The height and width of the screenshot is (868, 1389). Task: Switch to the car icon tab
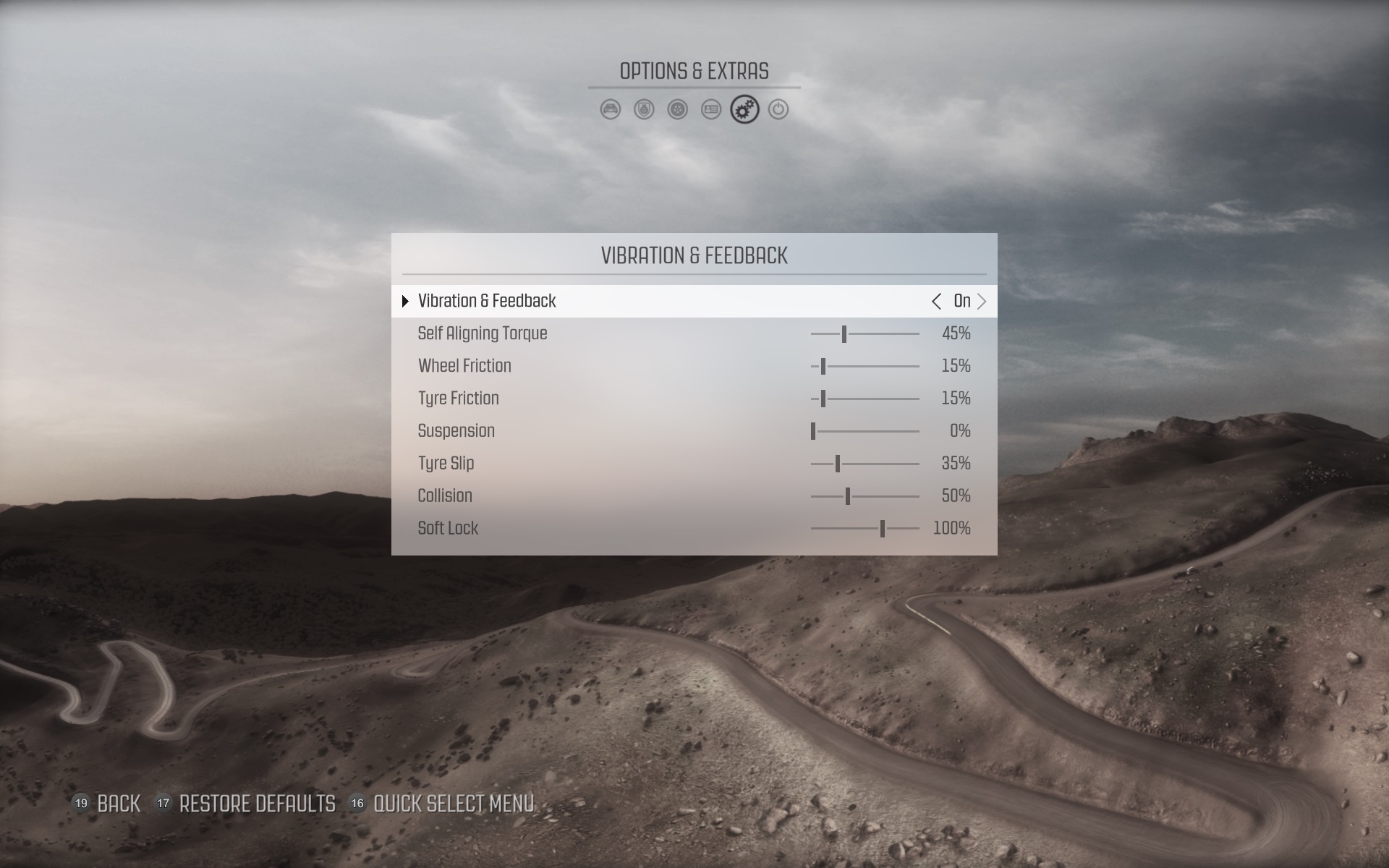611,110
